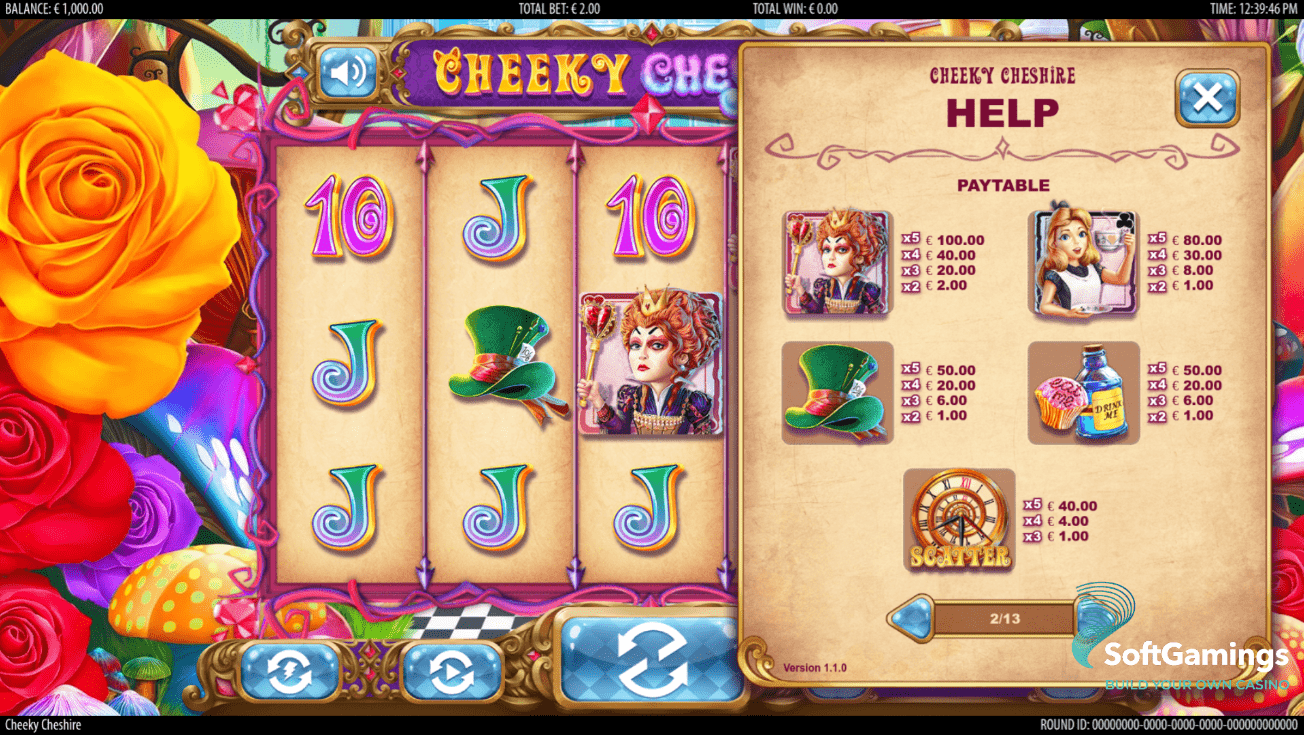Close the Help paytable panel
1304x735 pixels.
click(x=1207, y=98)
